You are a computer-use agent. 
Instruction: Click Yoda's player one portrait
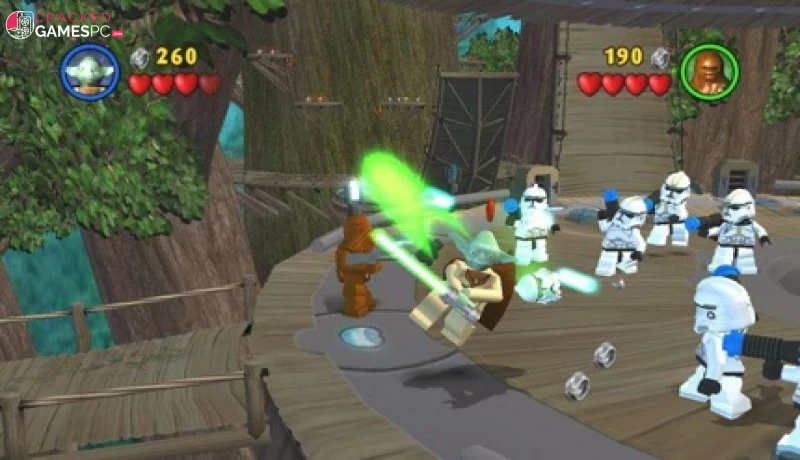pyautogui.click(x=90, y=72)
